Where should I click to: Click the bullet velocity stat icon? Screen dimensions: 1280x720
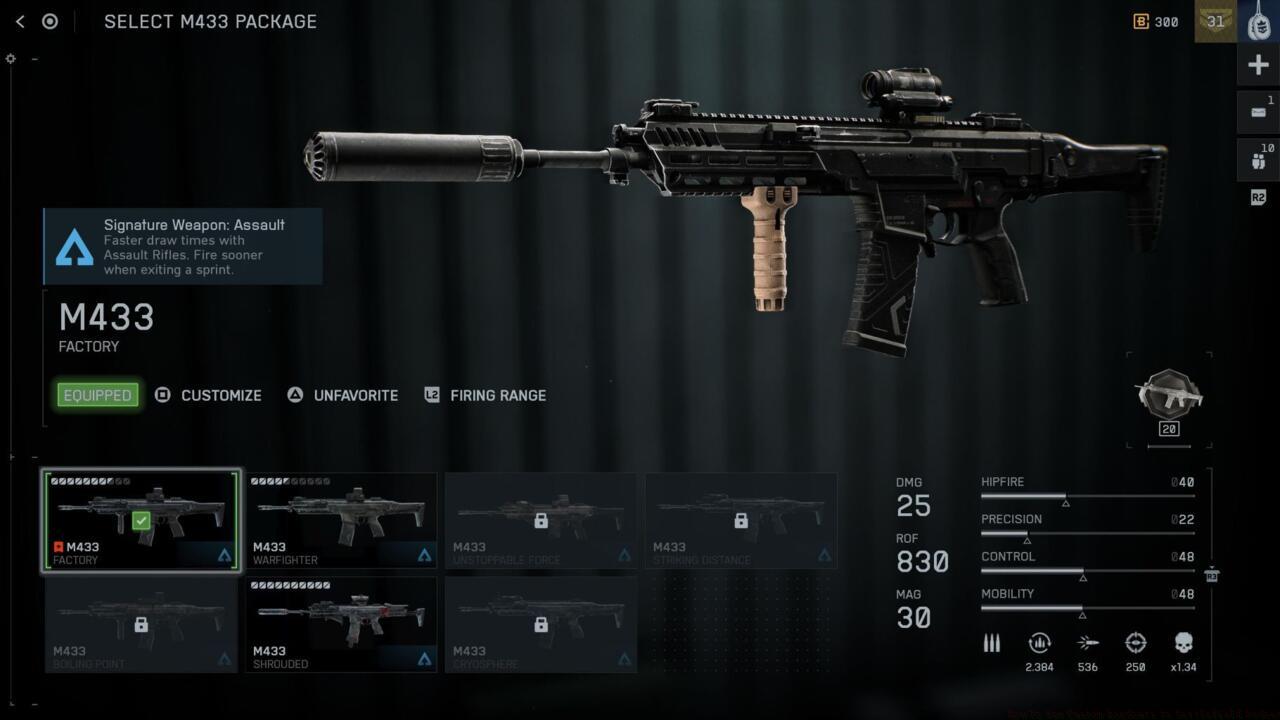[1087, 643]
